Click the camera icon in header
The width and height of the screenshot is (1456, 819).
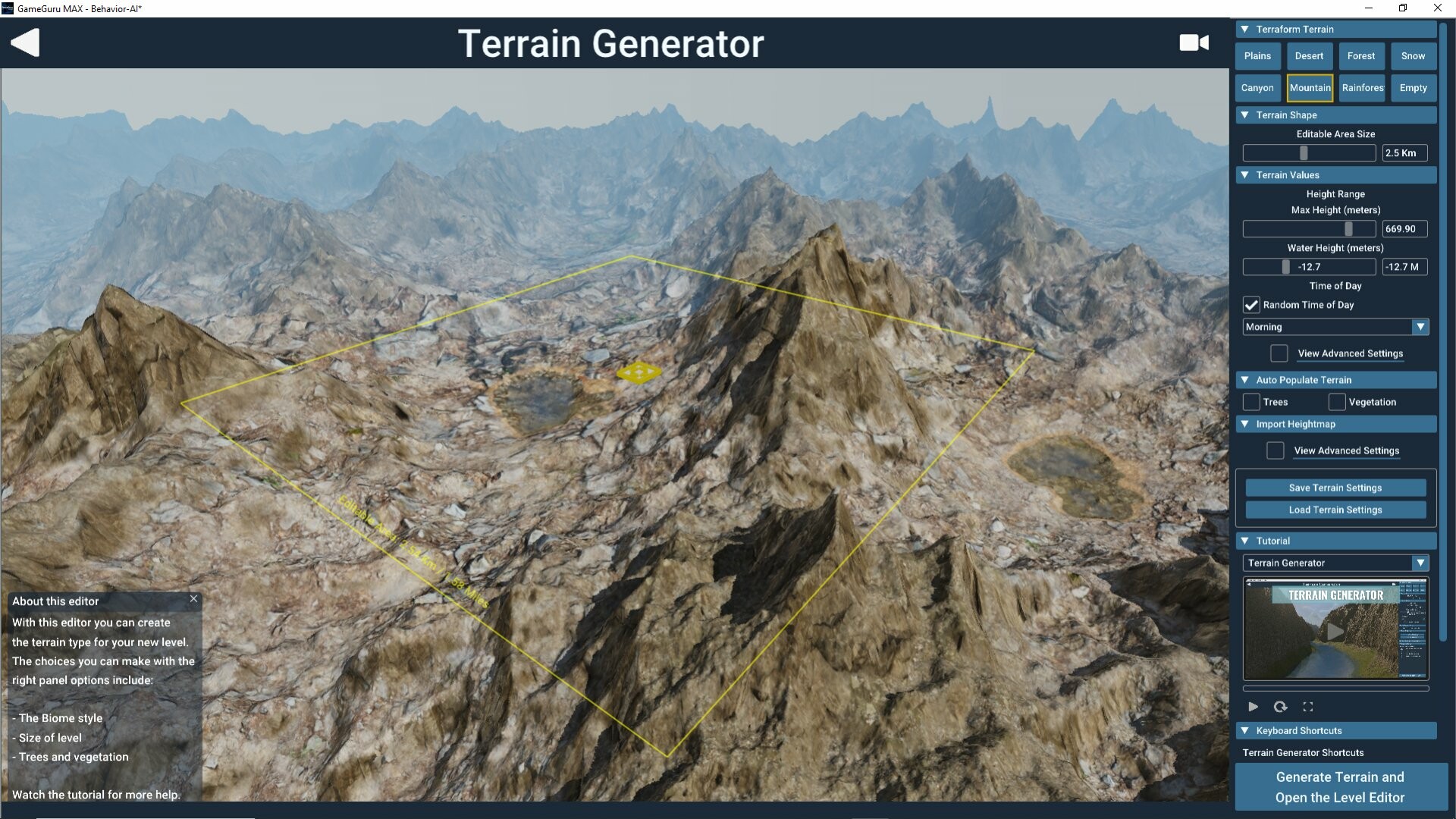[x=1194, y=42]
